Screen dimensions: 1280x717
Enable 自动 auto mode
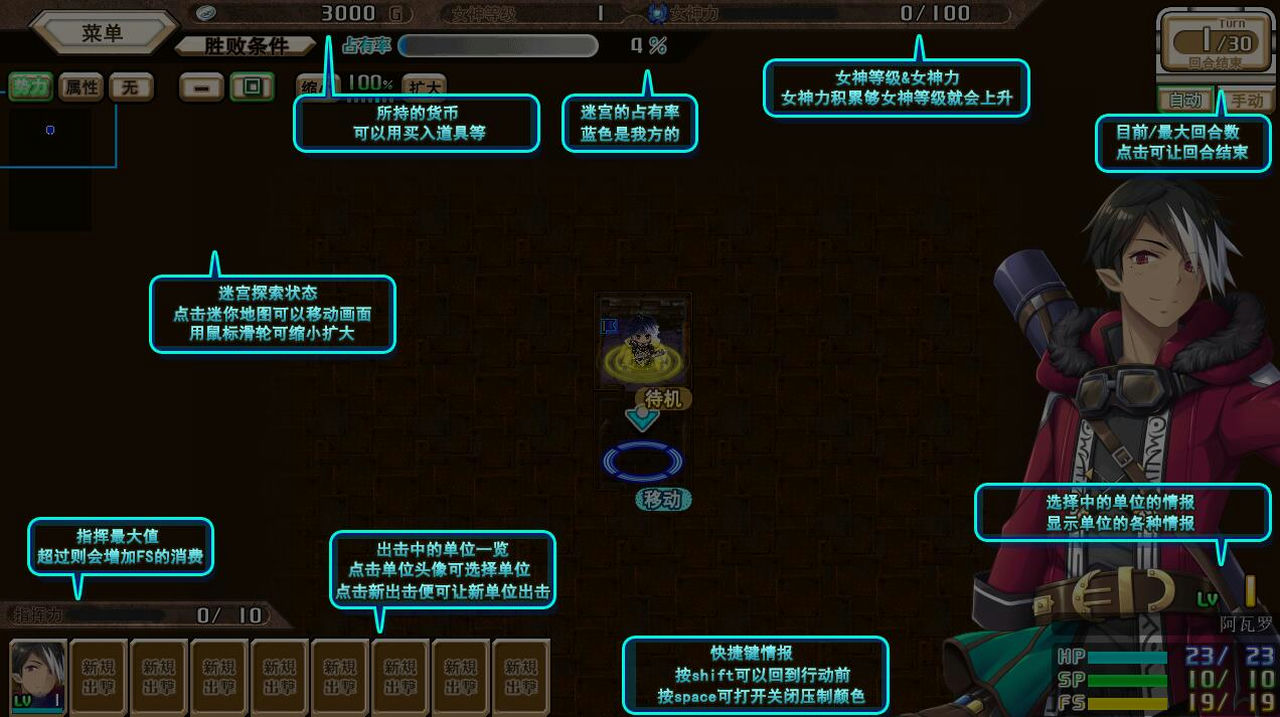coord(1185,100)
